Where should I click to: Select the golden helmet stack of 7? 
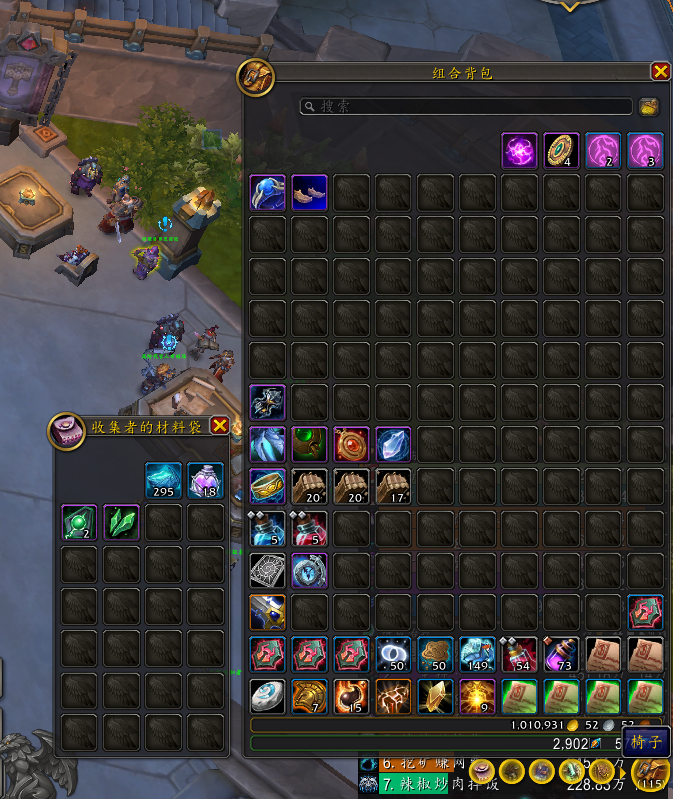pos(309,697)
